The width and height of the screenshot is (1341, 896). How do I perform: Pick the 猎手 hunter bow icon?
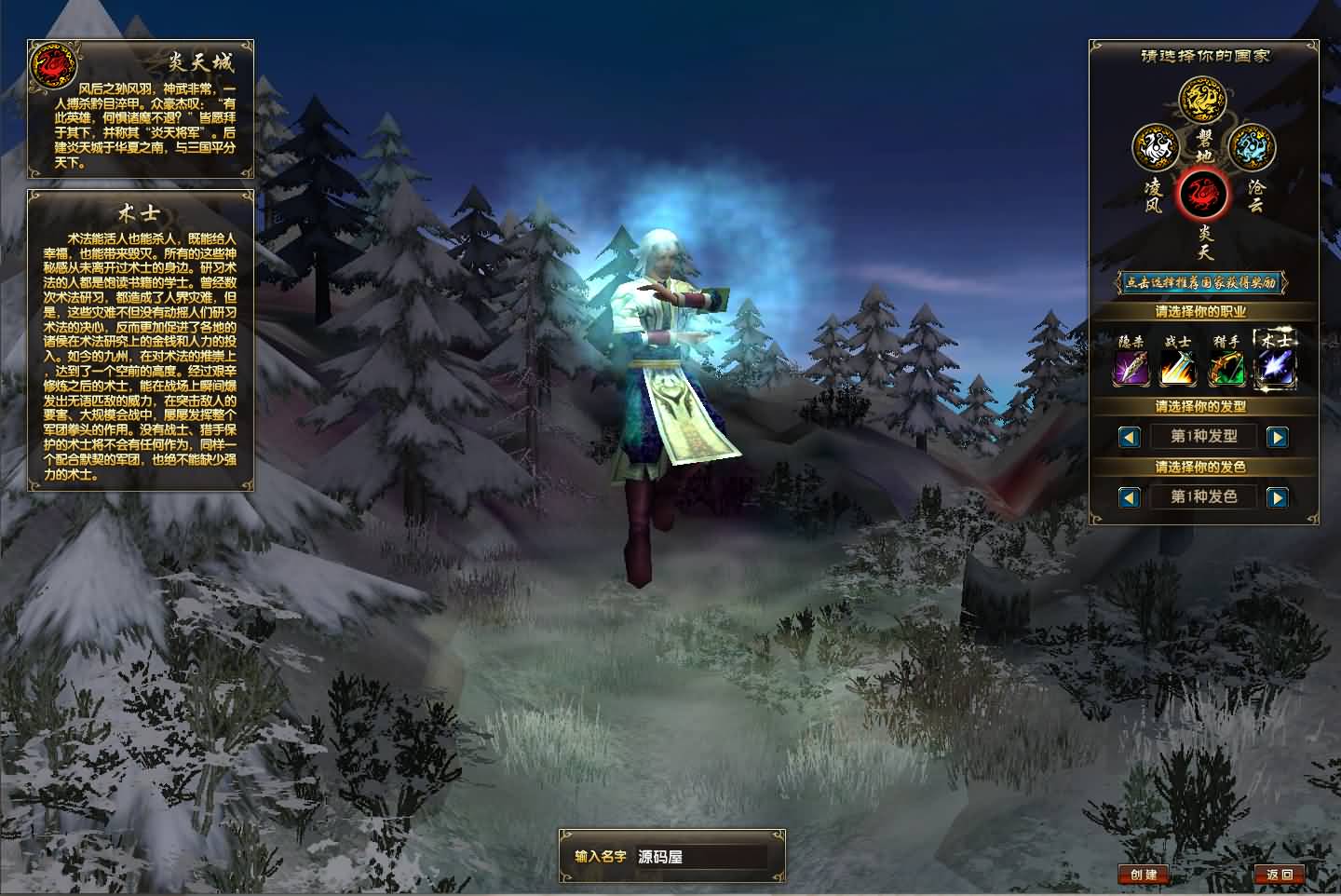coord(1226,365)
